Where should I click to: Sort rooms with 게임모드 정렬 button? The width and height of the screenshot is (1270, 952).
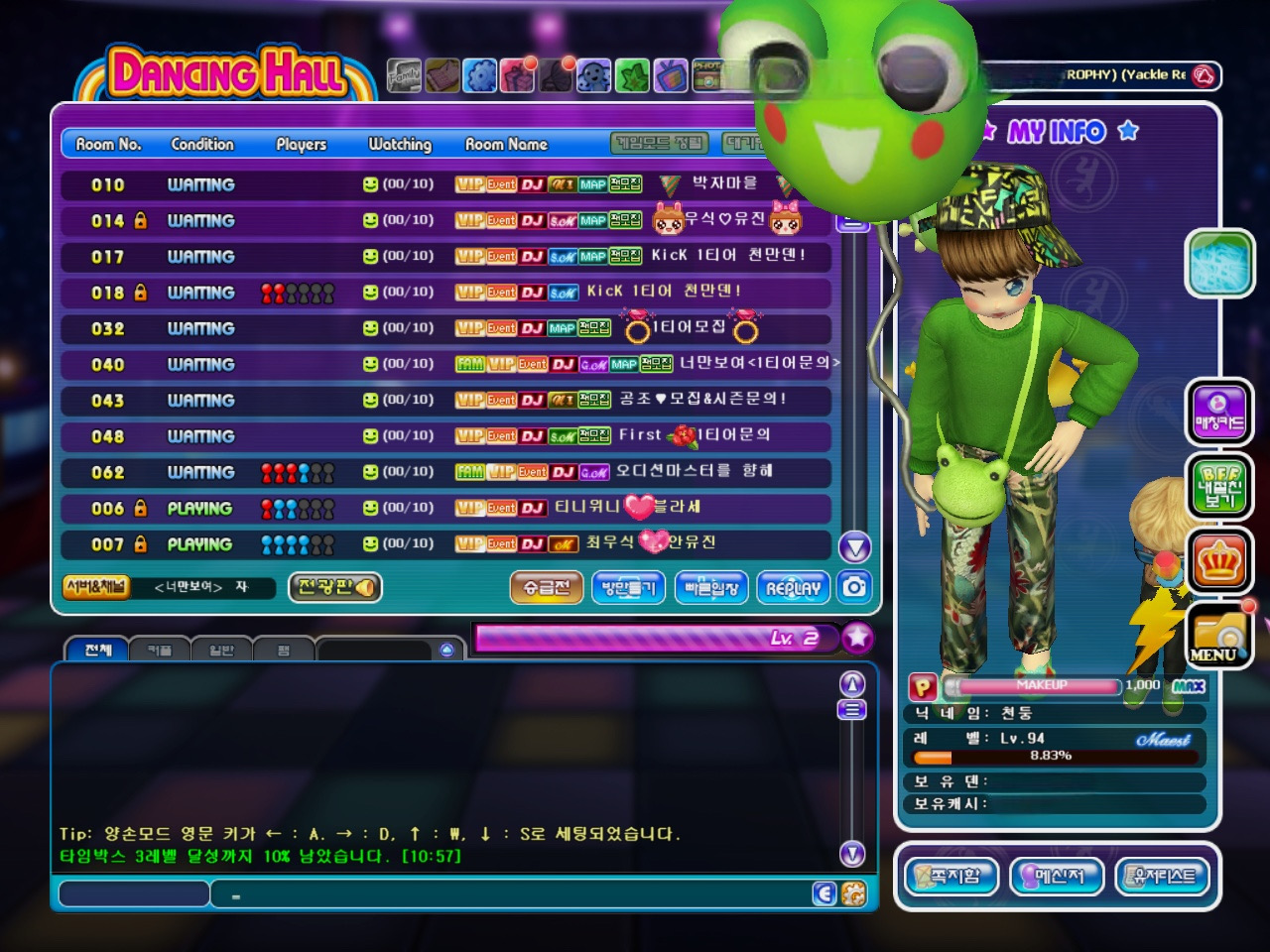click(x=660, y=144)
